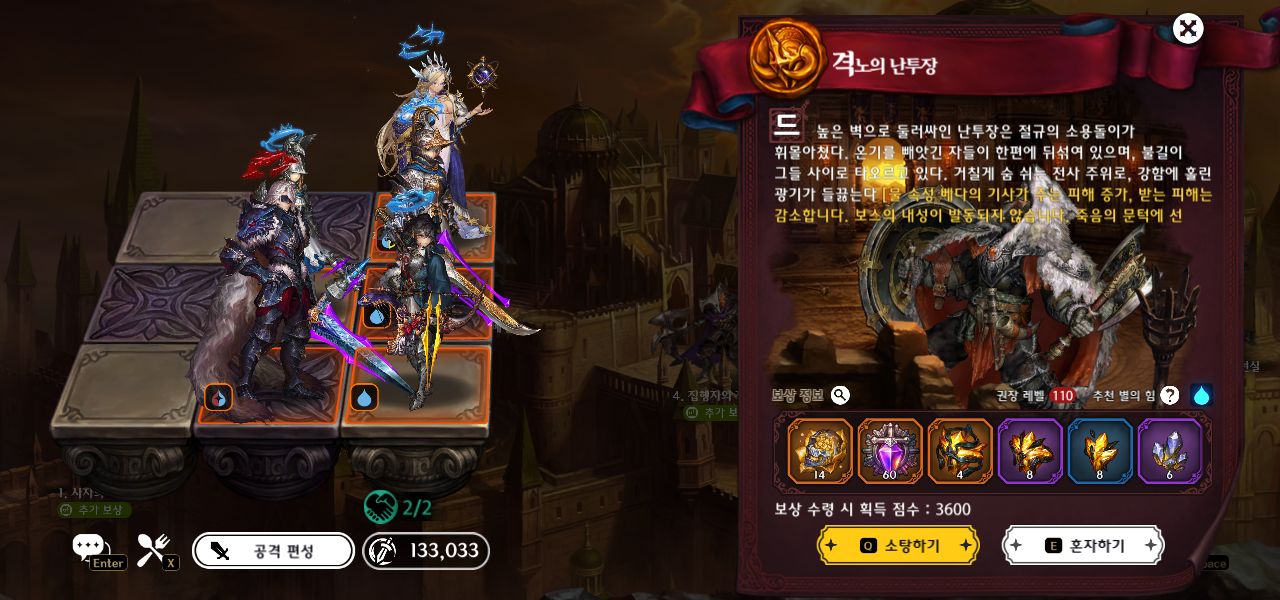
Task: Choose the 혼자하기 solo button
Action: pyautogui.click(x=1083, y=545)
